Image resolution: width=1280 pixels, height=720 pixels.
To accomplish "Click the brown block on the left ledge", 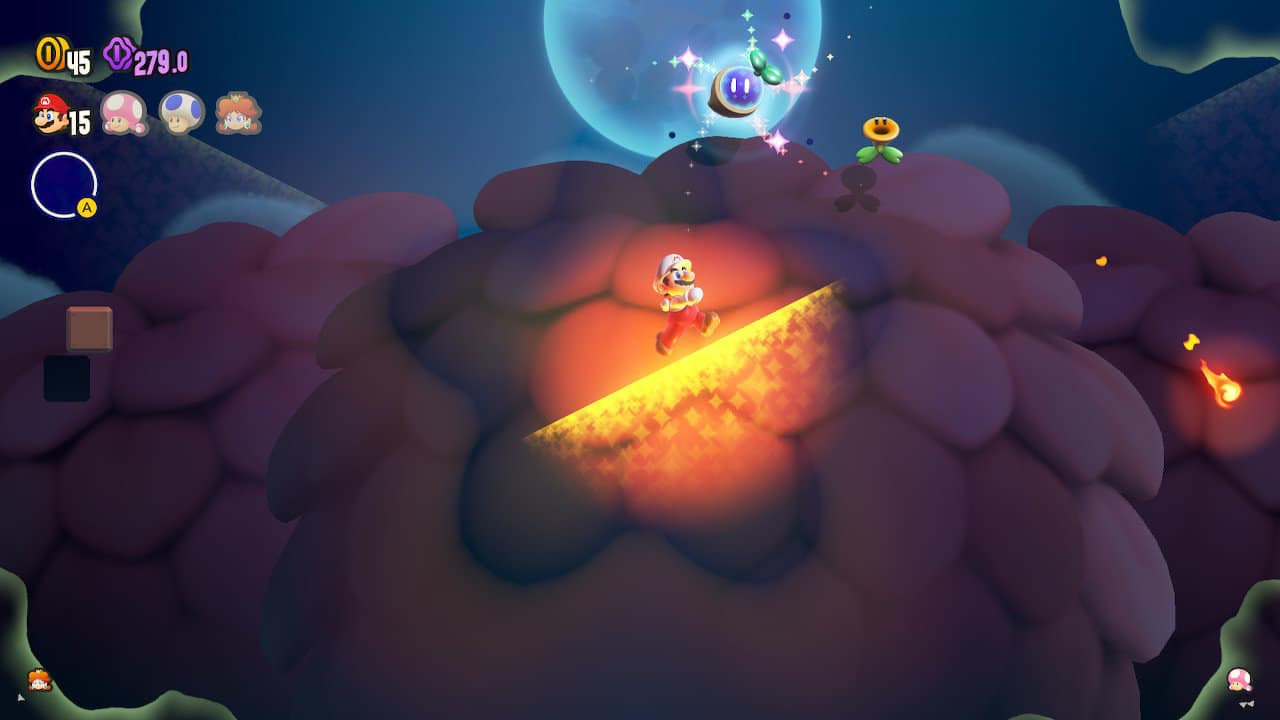I will [x=91, y=328].
